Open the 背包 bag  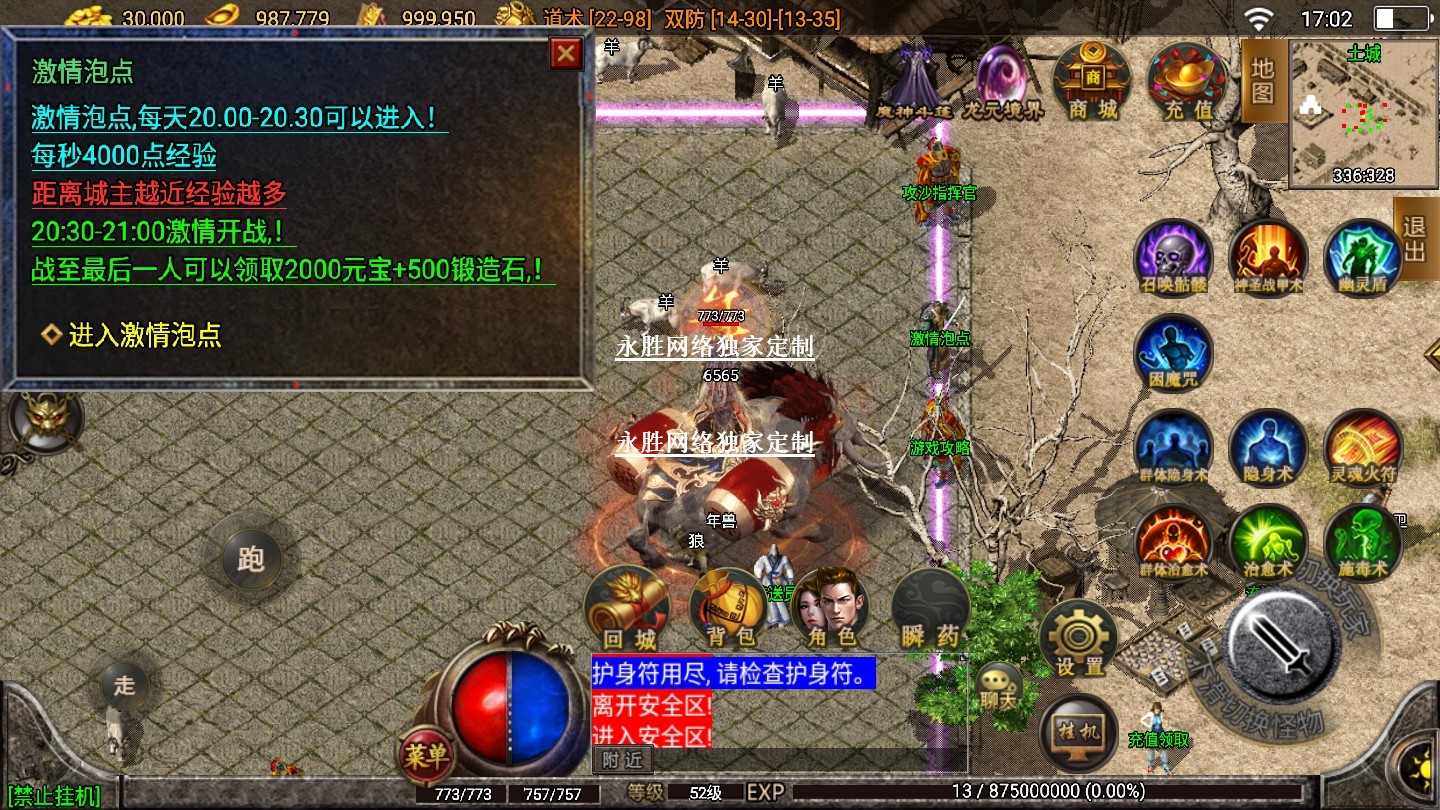(x=729, y=609)
